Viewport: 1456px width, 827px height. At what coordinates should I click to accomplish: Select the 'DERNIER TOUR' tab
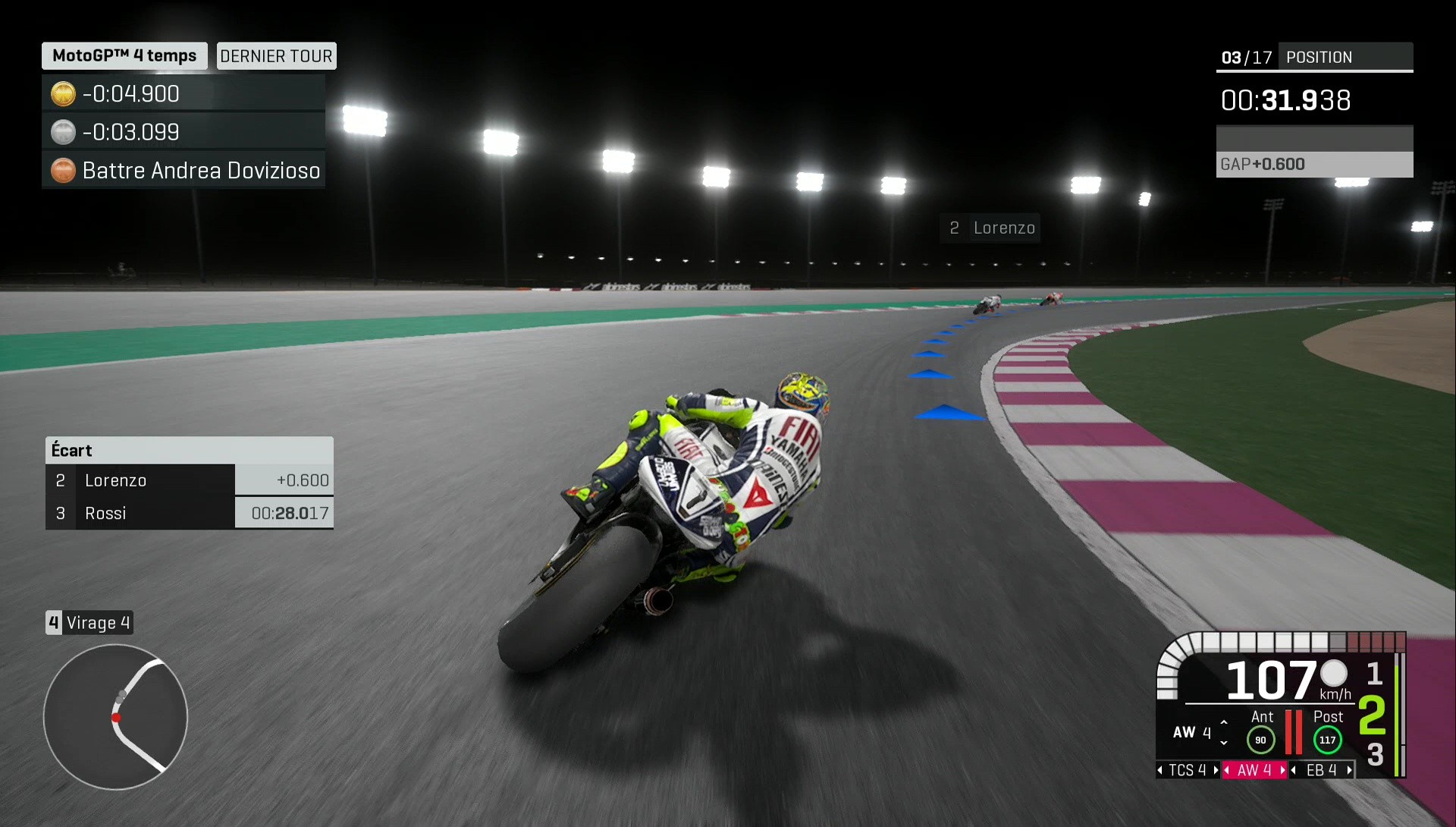click(x=276, y=55)
